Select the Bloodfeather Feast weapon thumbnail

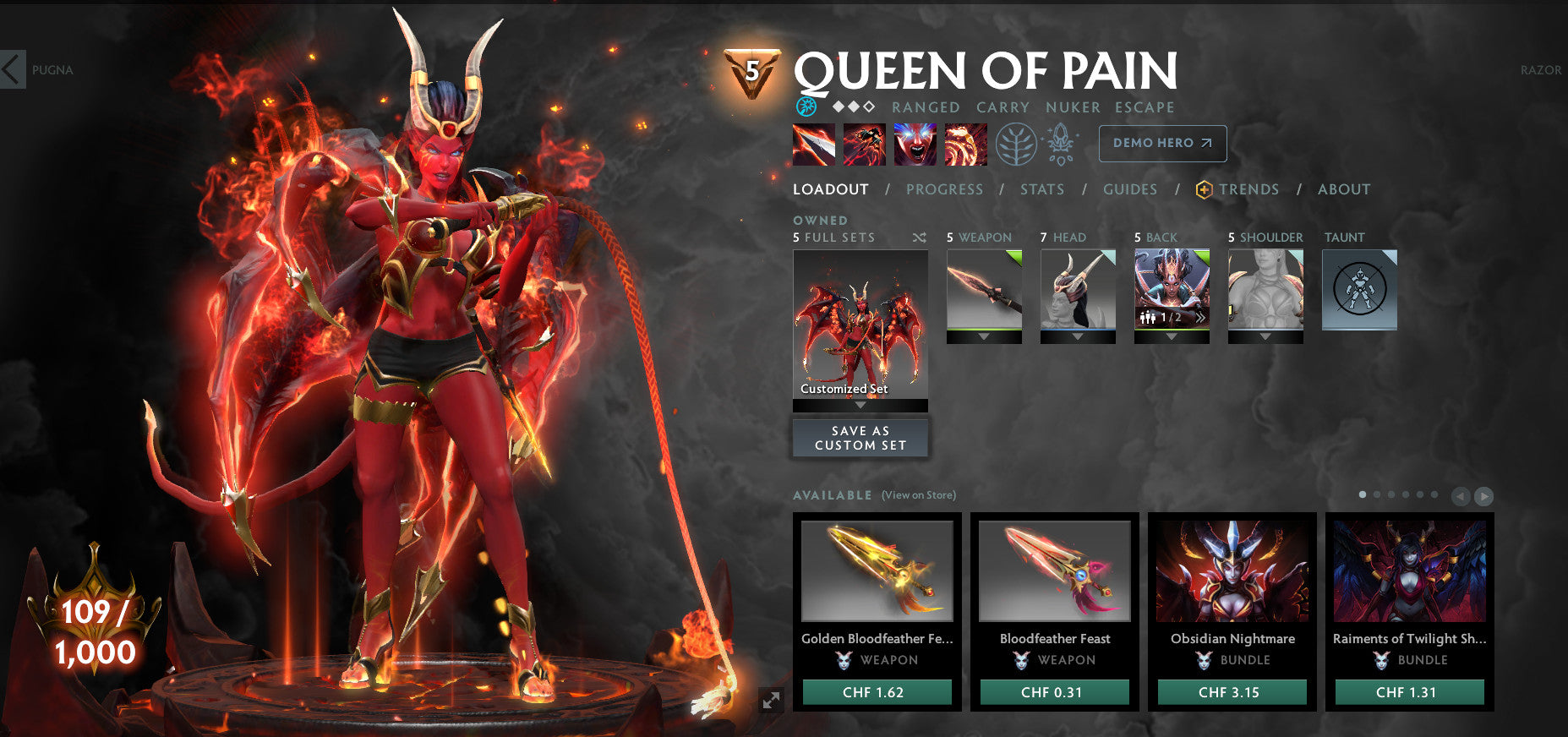pos(1053,571)
